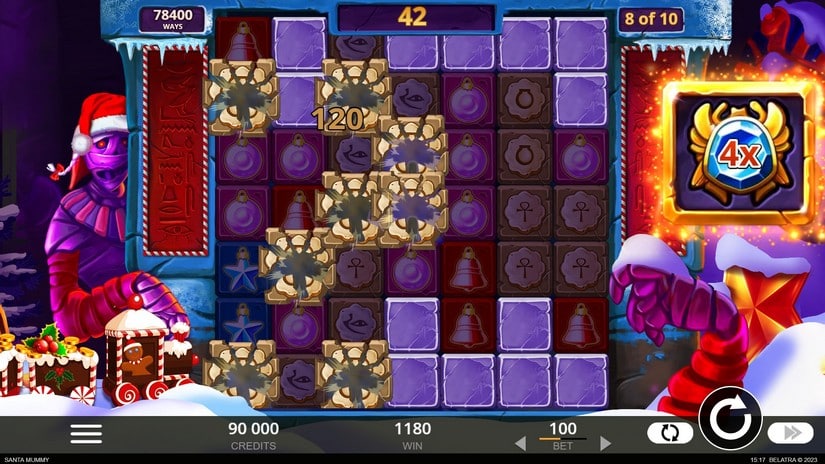The height and width of the screenshot is (464, 825).
Task: Increase the bet with the right arrow
Action: (x=605, y=442)
